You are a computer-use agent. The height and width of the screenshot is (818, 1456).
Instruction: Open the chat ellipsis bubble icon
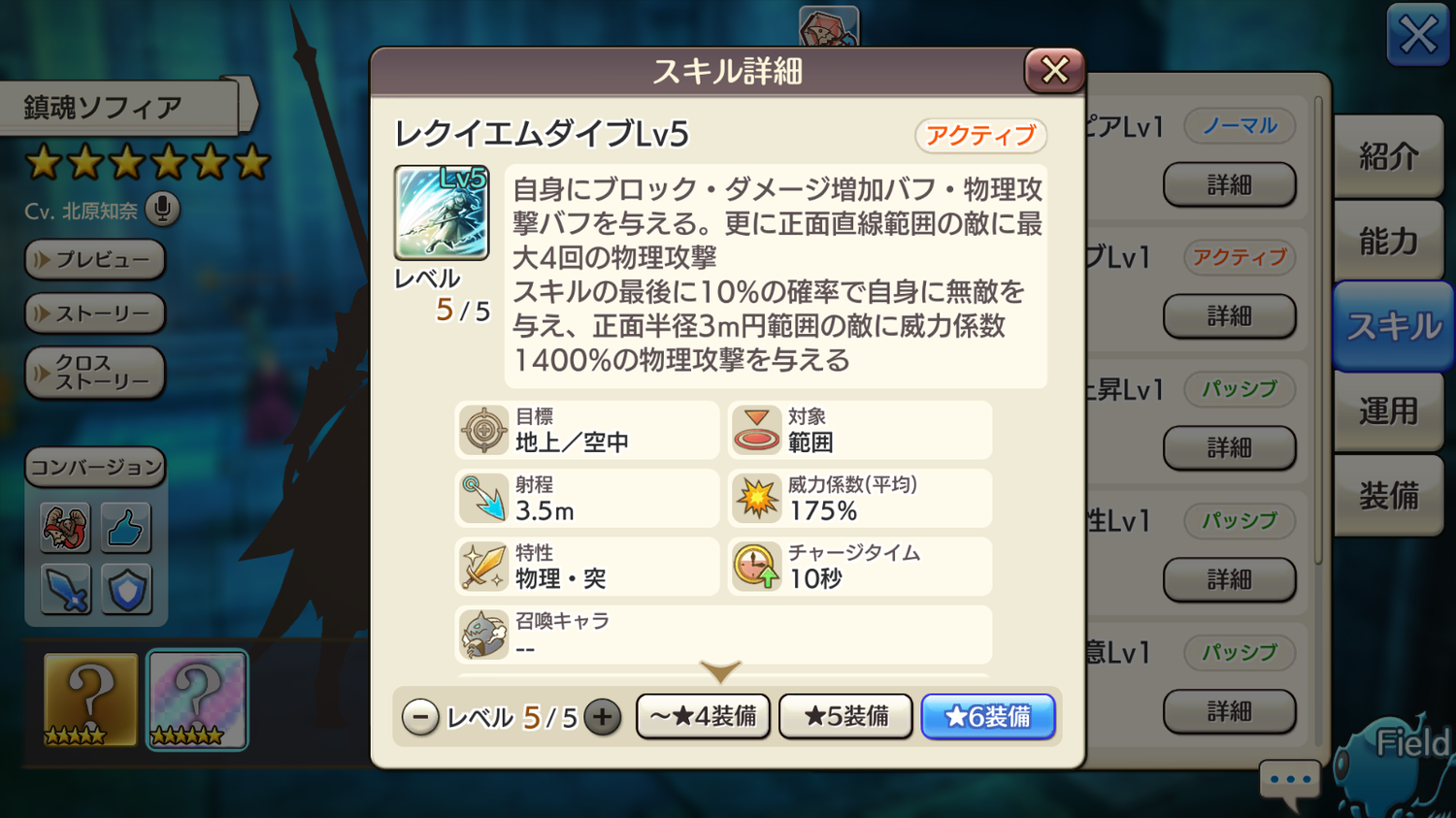(1289, 778)
